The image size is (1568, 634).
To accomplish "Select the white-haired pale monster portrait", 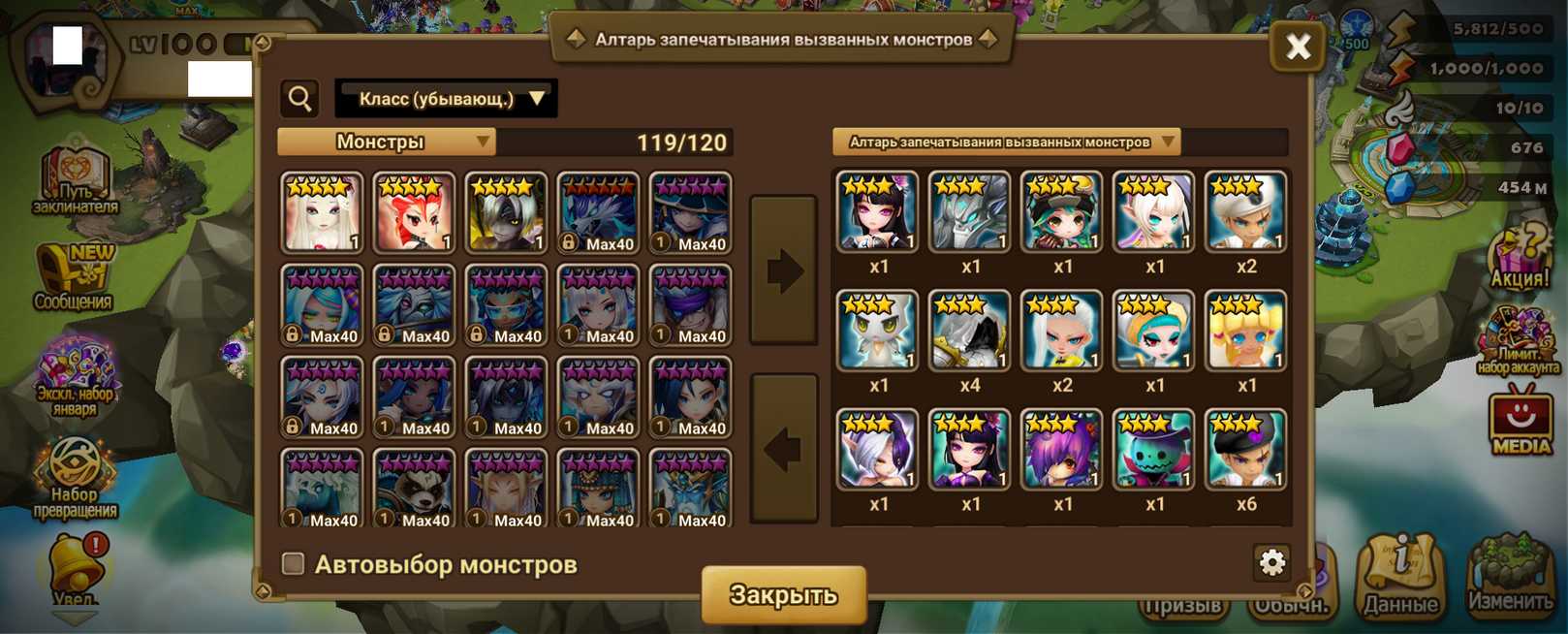I will [x=322, y=212].
